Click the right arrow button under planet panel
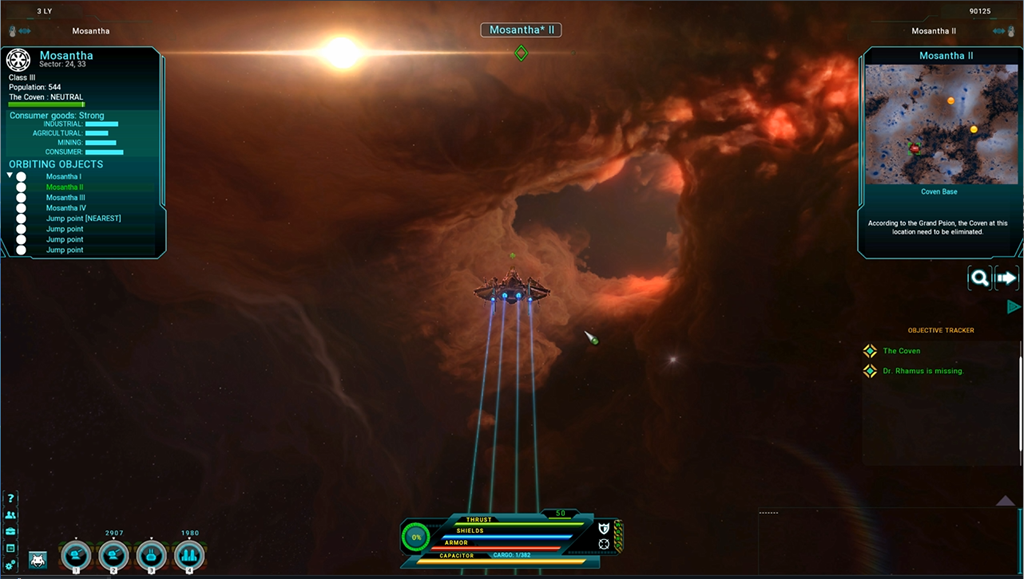Screen dimensions: 1024x579 pos(1005,278)
